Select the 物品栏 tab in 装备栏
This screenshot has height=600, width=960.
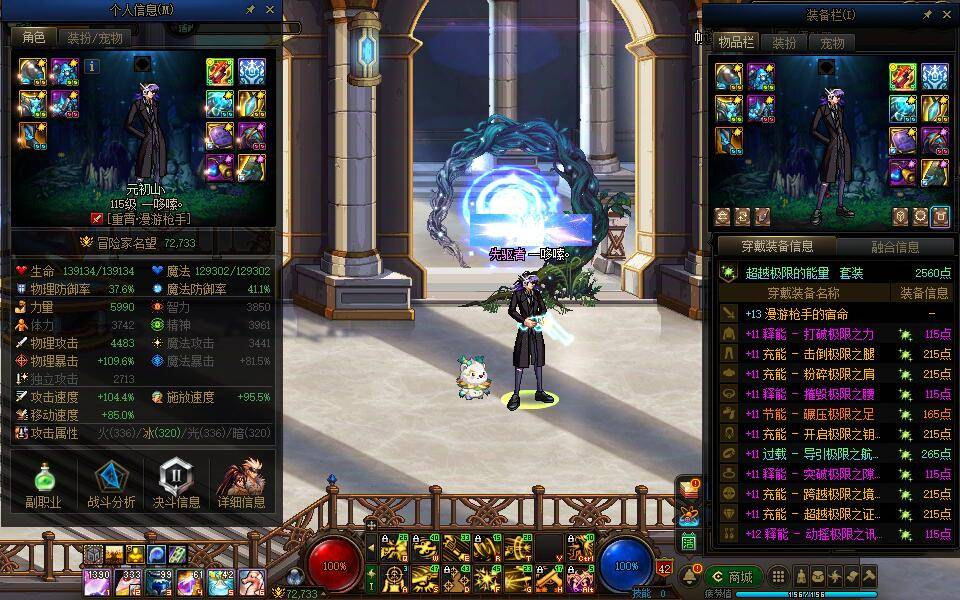coord(736,43)
